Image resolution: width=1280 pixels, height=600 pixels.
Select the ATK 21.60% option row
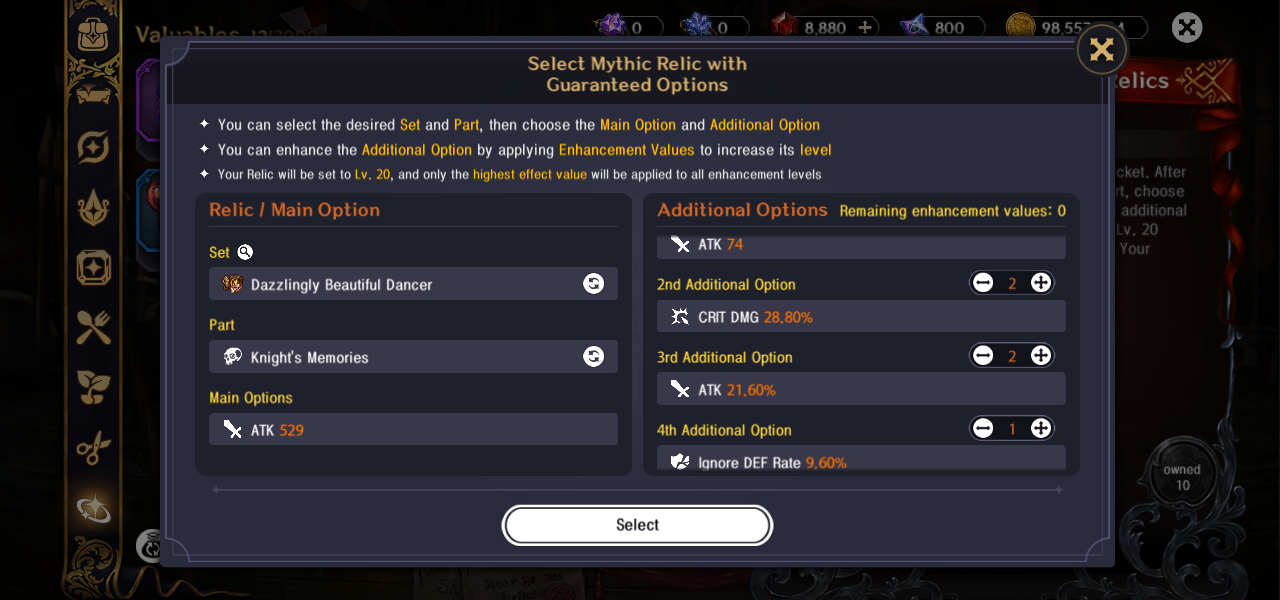click(x=861, y=389)
